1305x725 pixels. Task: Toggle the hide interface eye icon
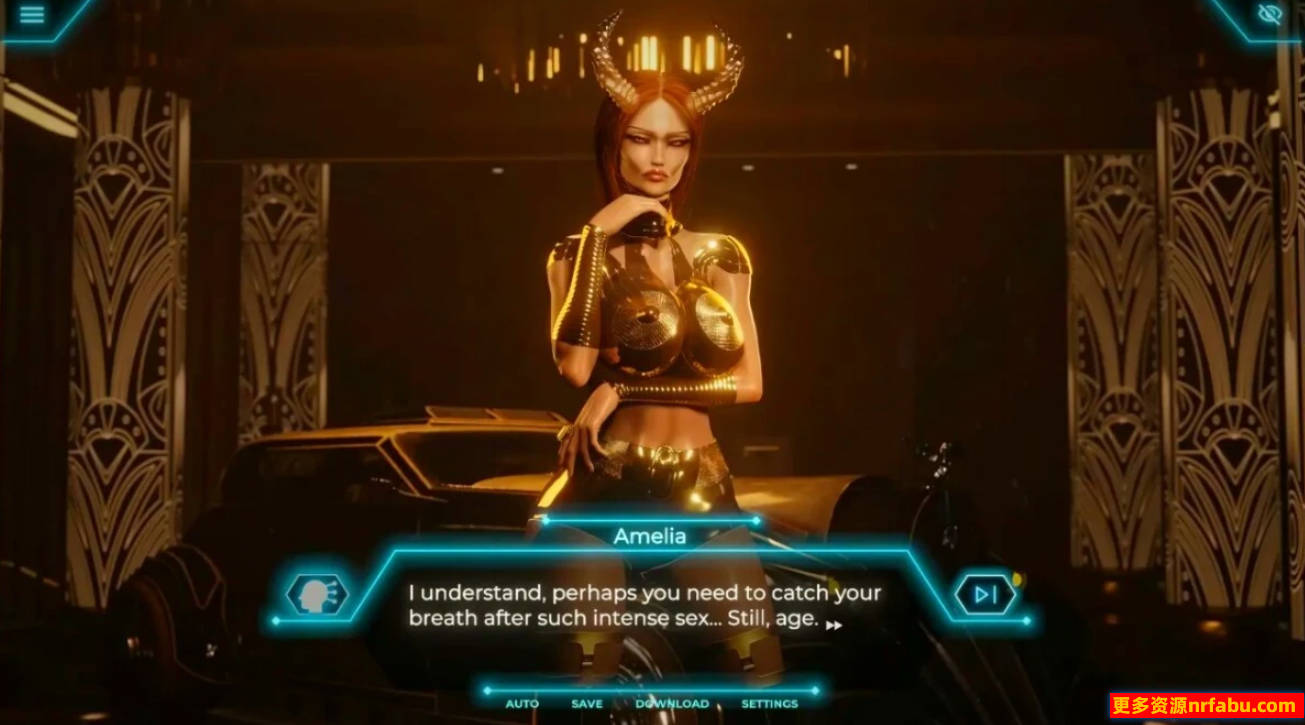coord(1270,14)
